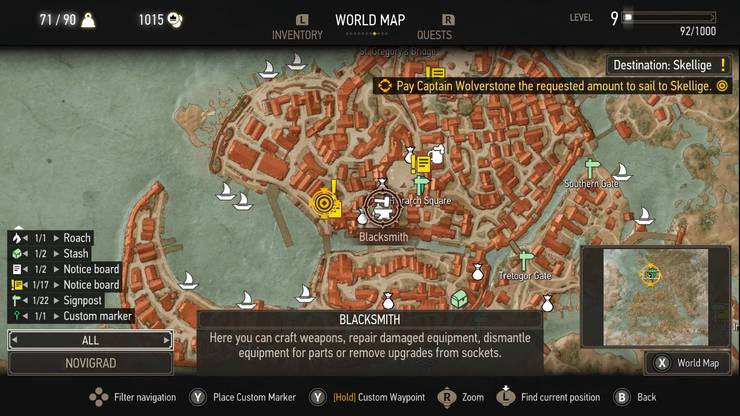The height and width of the screenshot is (416, 740).
Task: Choose the ALL filter selector
Action: coord(90,340)
